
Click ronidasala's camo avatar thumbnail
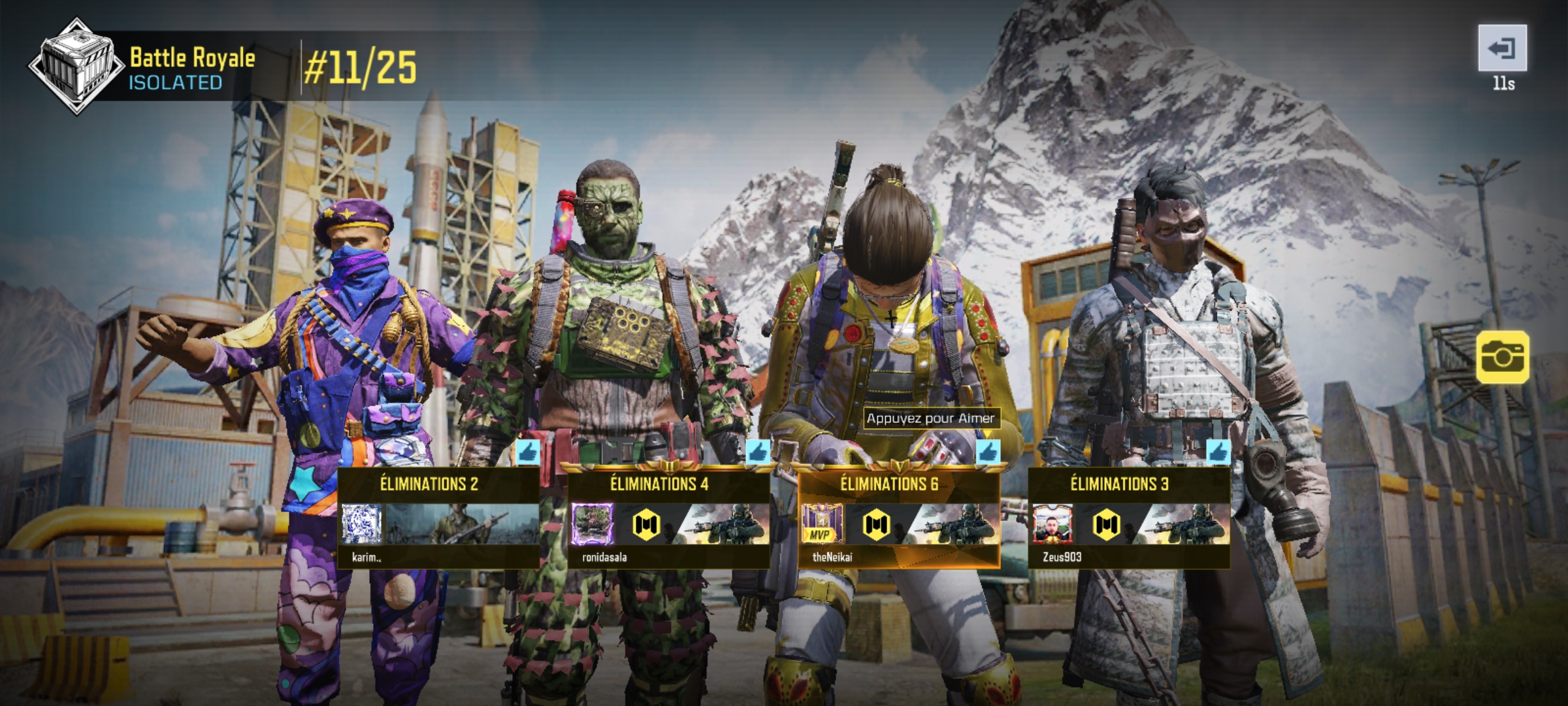[x=592, y=524]
